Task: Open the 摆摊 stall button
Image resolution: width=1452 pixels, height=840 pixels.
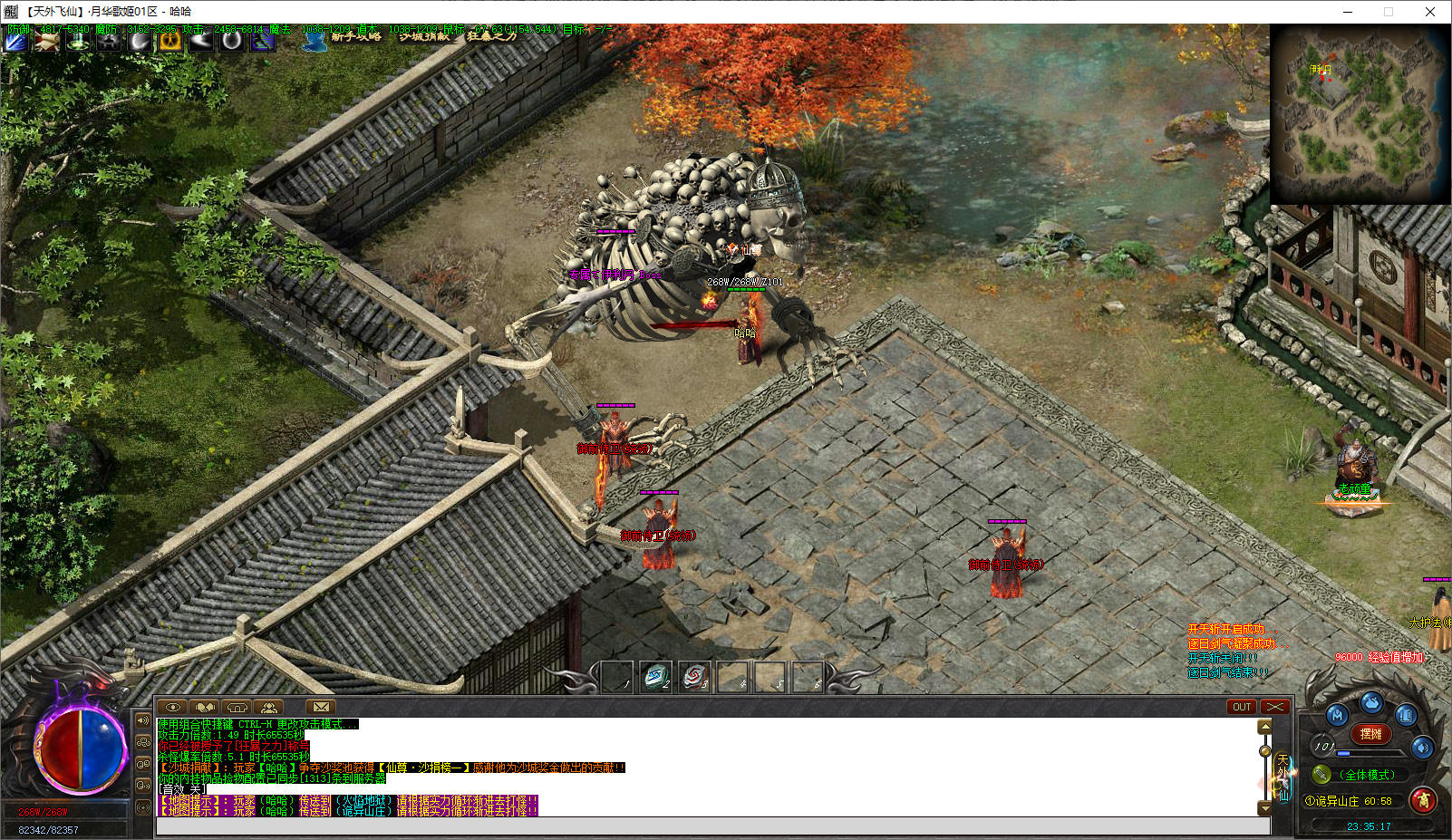Action: coord(1371,734)
